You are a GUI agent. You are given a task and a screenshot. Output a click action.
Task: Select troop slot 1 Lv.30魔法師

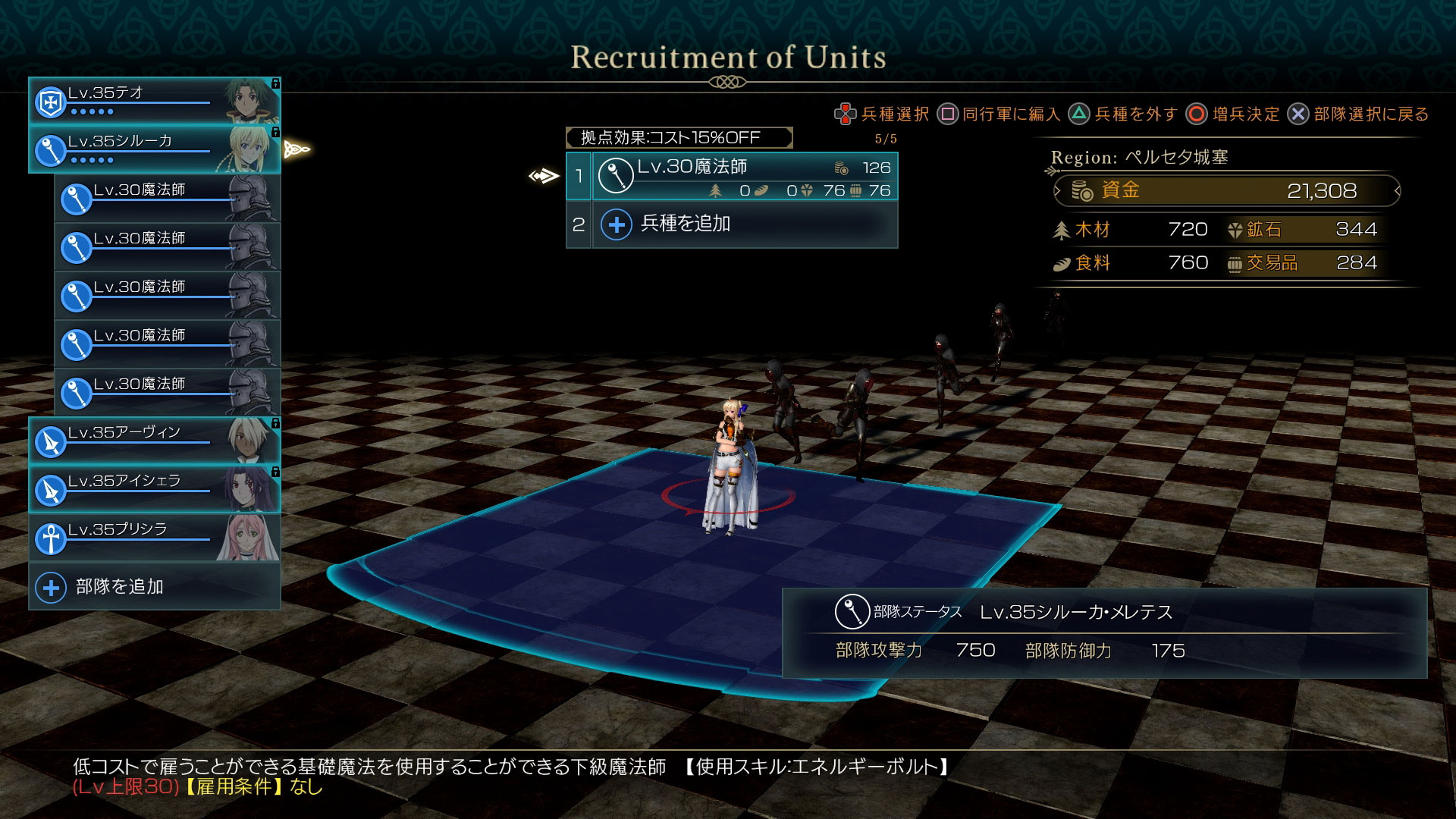coord(732,177)
